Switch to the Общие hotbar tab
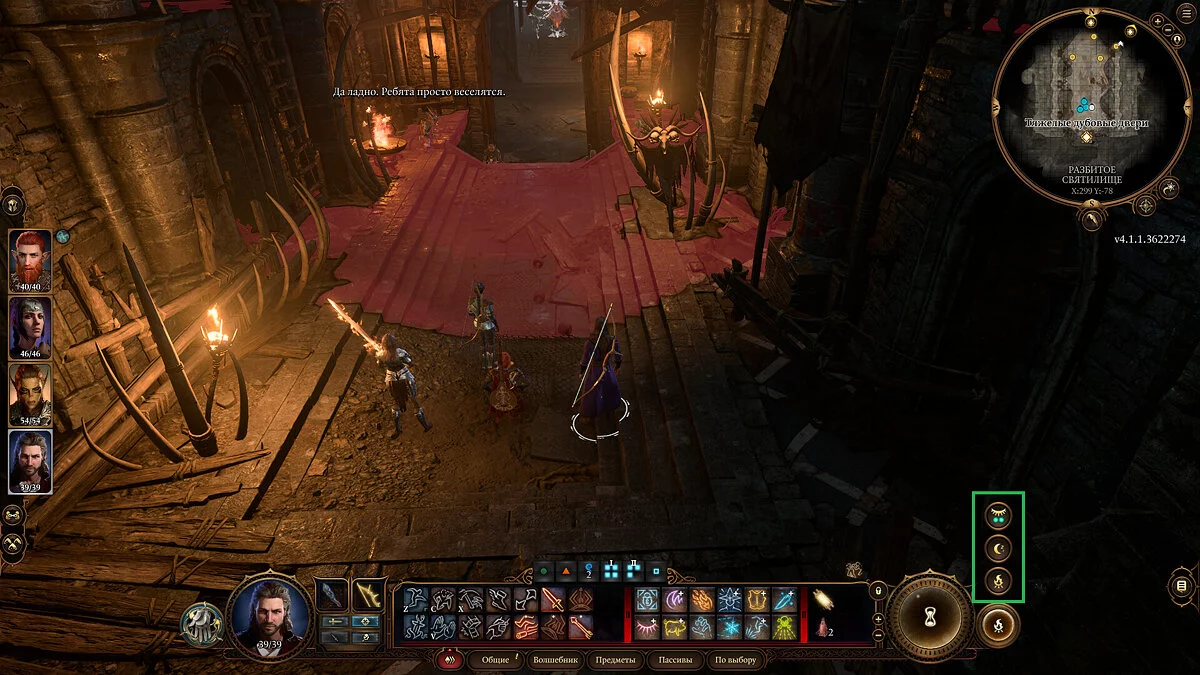This screenshot has width=1200, height=675. pos(495,660)
